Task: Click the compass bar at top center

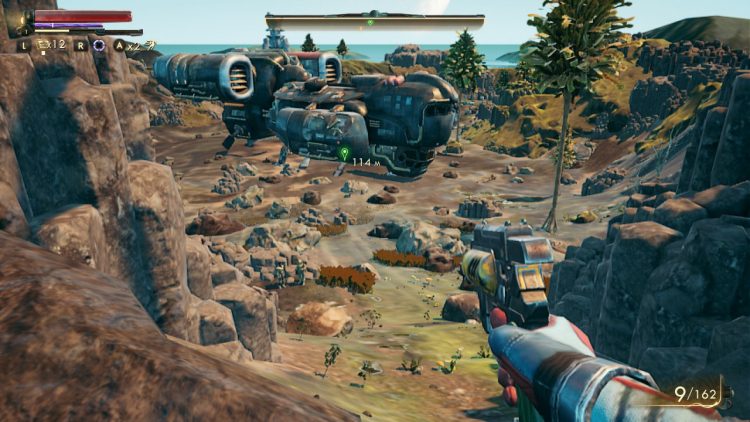Action: pos(375,21)
